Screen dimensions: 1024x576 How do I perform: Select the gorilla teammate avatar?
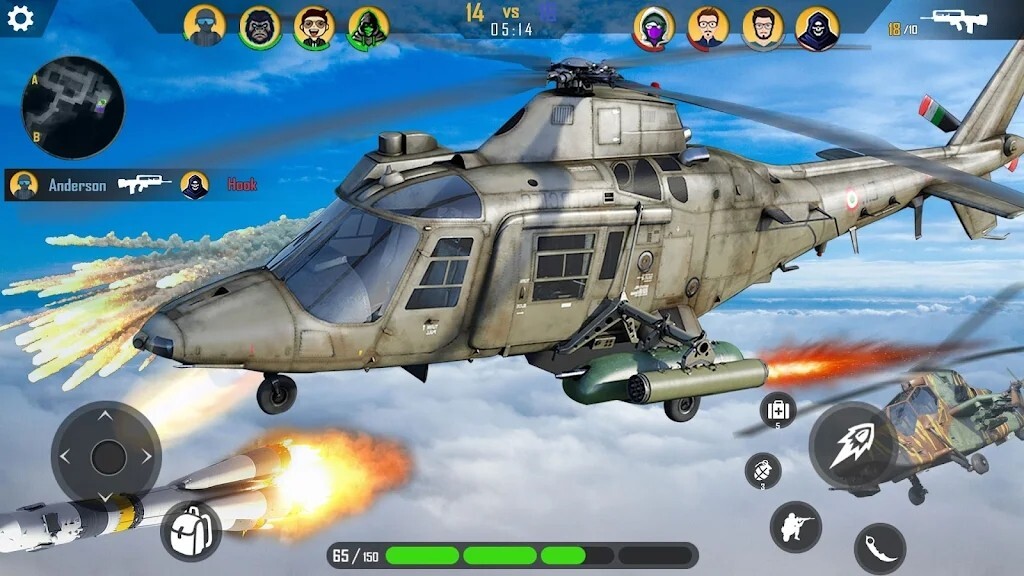point(260,27)
